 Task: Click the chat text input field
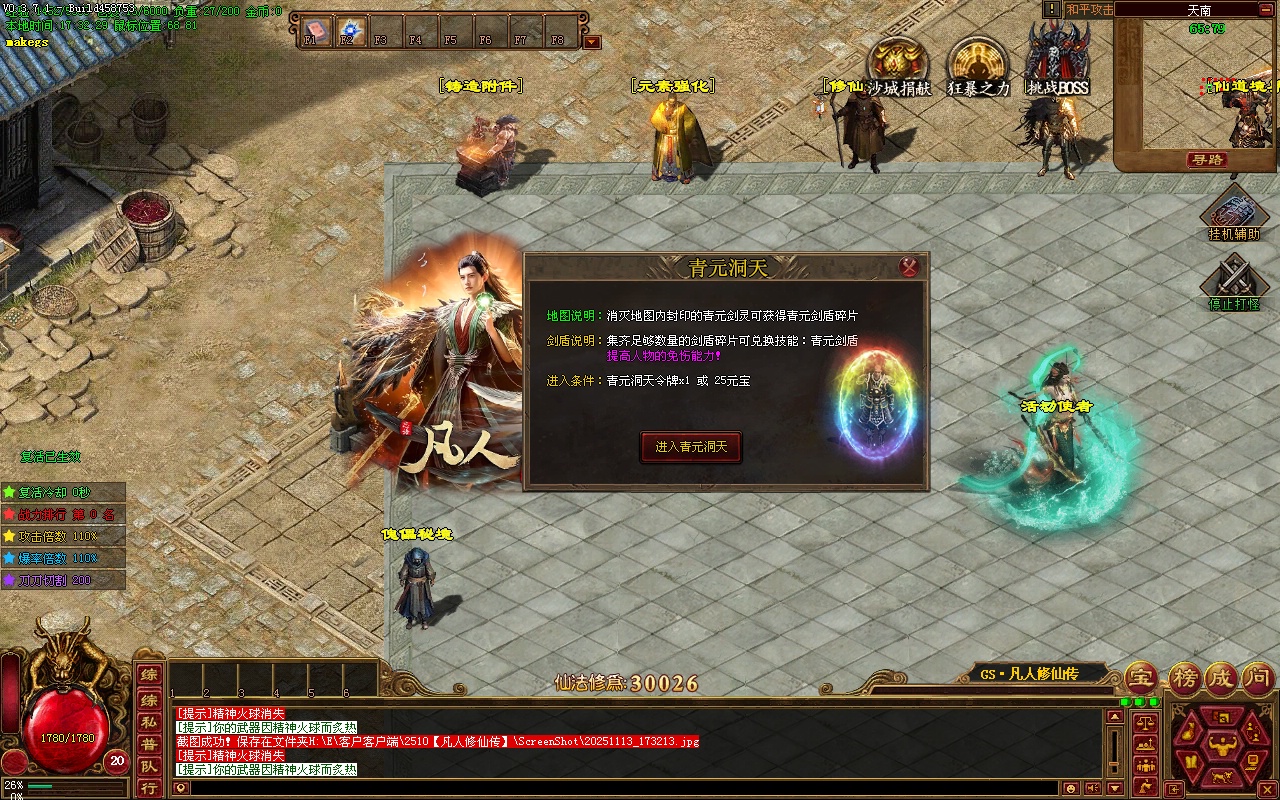click(640, 788)
